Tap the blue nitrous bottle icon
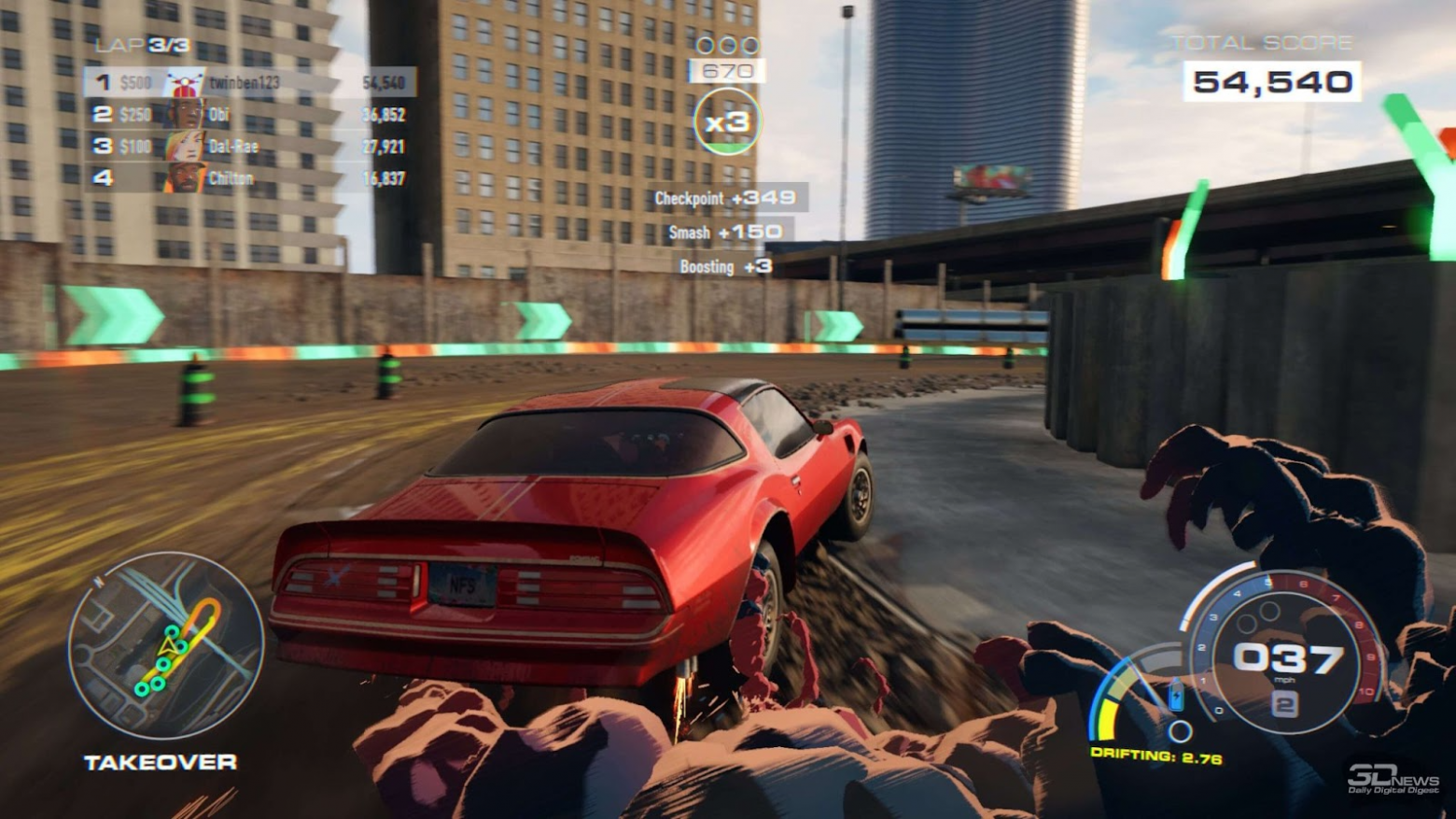 pos(1175,693)
